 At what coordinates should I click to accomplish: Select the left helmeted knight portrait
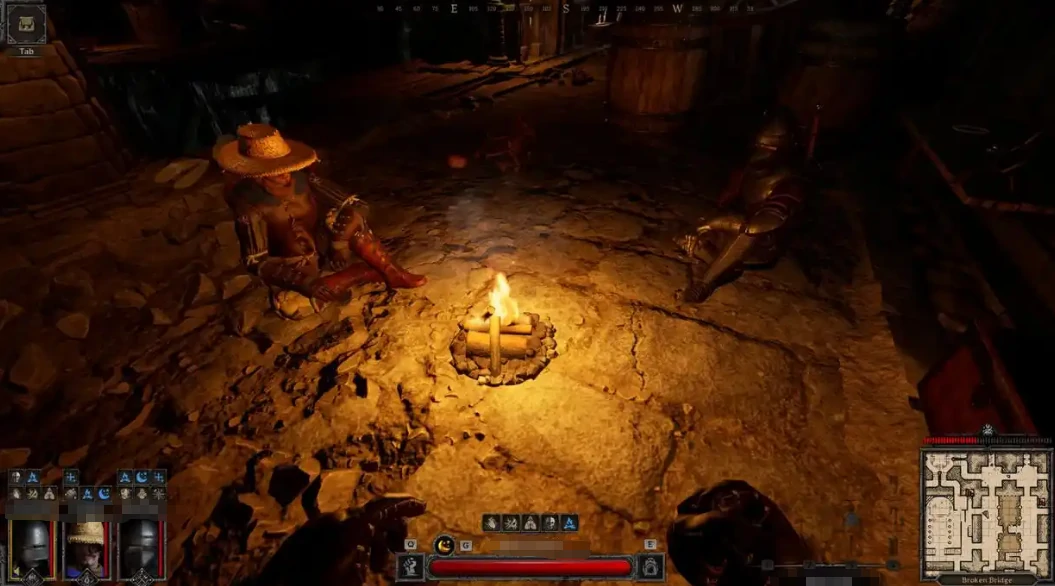(30, 548)
